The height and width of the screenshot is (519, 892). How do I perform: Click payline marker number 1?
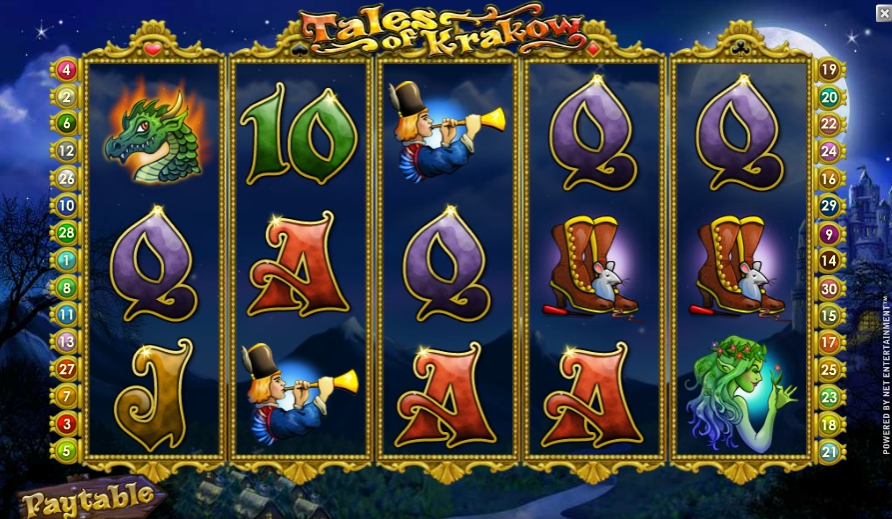pyautogui.click(x=67, y=260)
